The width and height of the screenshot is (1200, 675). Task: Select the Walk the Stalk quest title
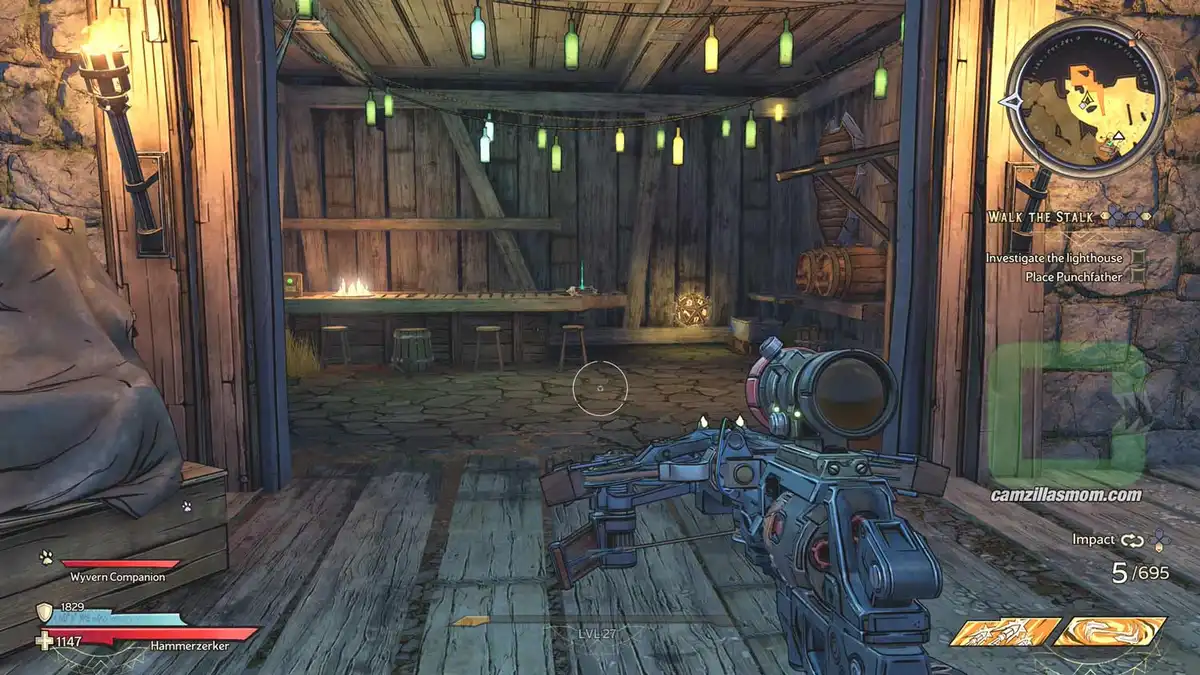pyautogui.click(x=1039, y=217)
